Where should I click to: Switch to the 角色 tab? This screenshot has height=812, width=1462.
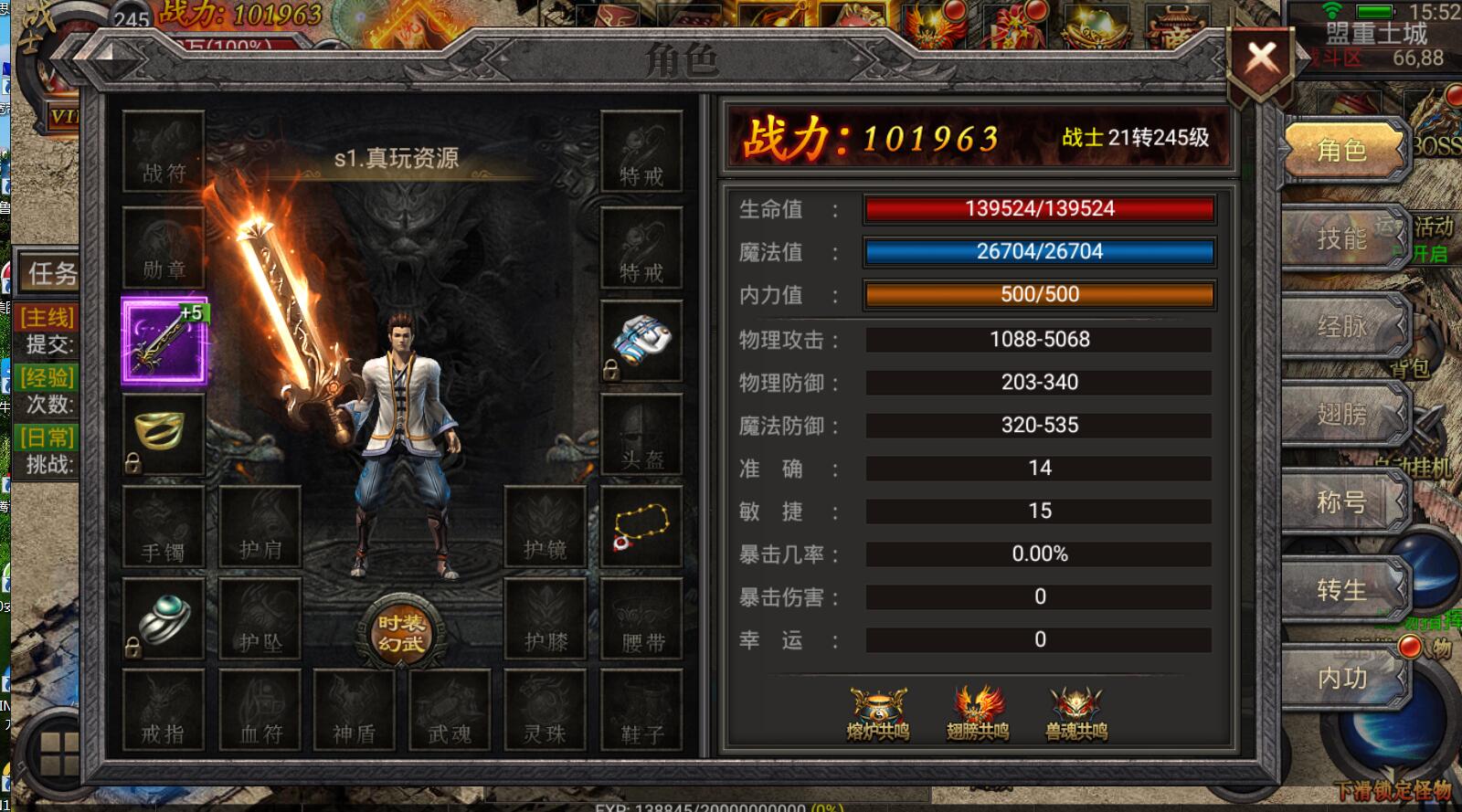point(1342,150)
